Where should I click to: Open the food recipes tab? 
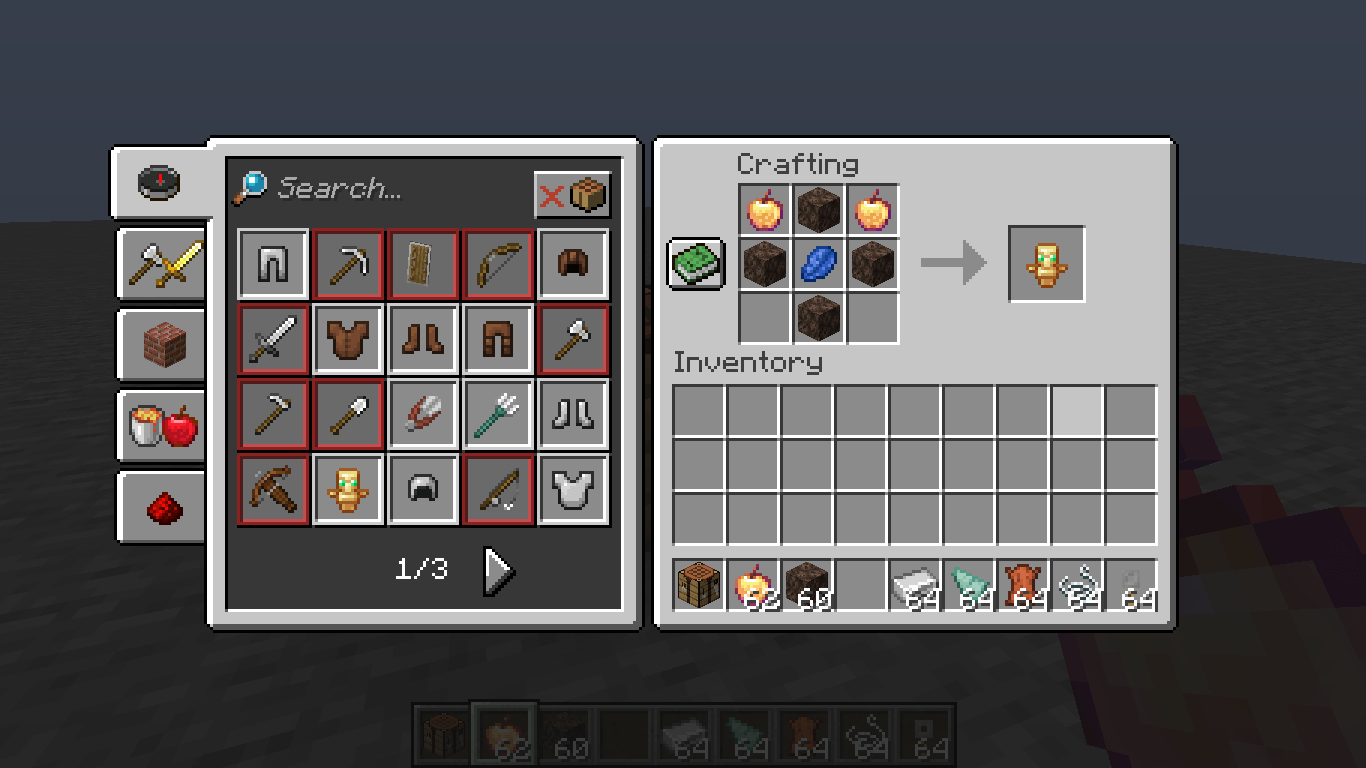(x=162, y=425)
